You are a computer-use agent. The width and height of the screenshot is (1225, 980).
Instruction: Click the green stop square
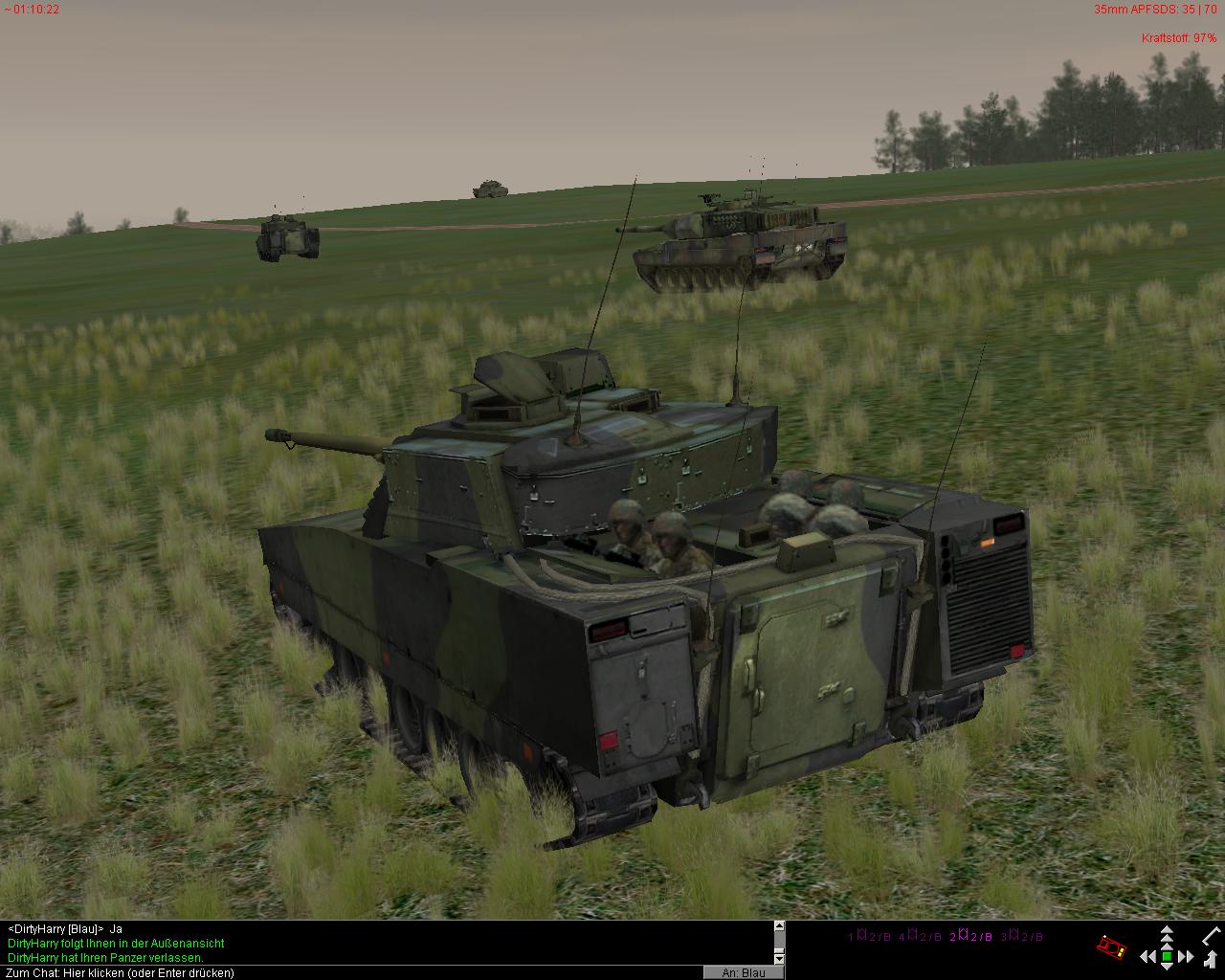[1167, 956]
